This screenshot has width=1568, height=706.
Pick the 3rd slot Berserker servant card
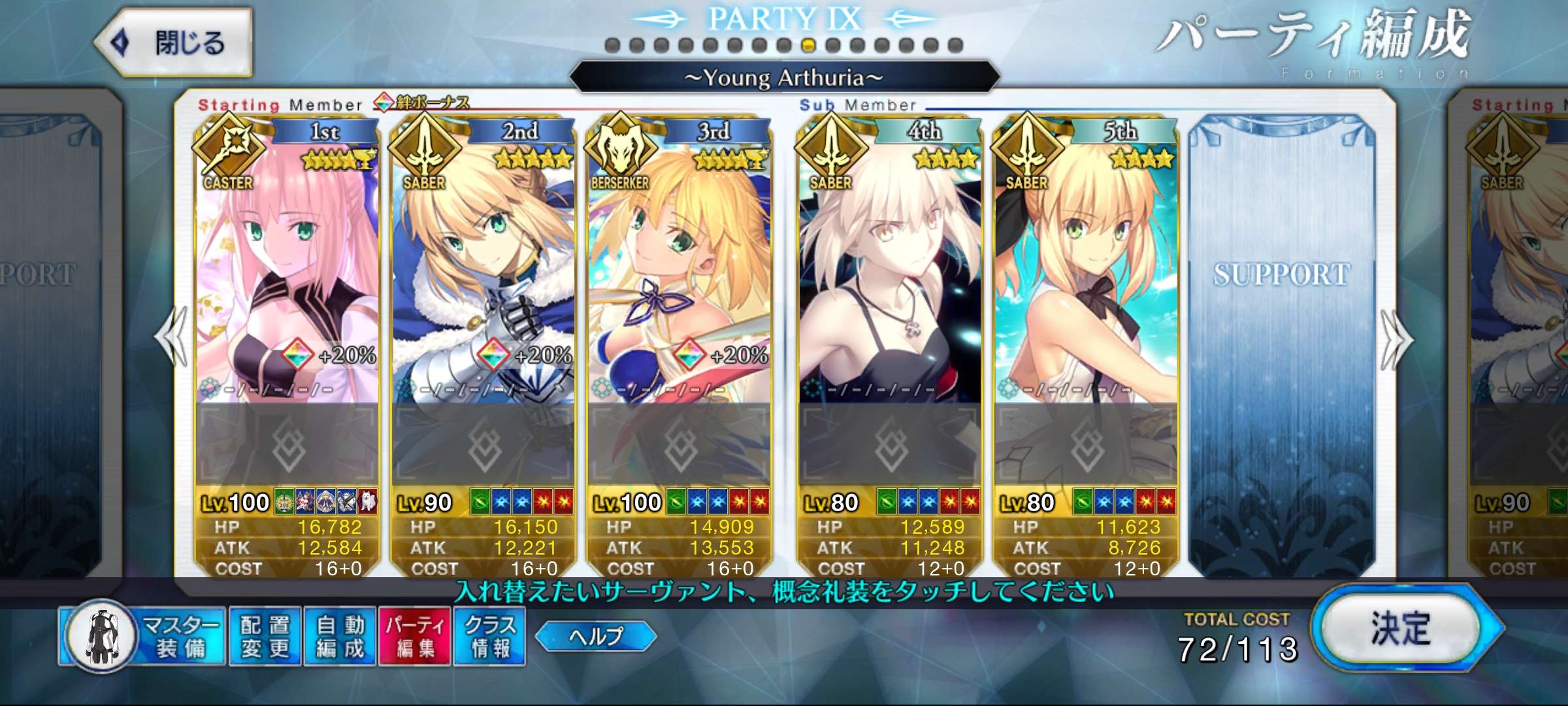click(x=679, y=275)
